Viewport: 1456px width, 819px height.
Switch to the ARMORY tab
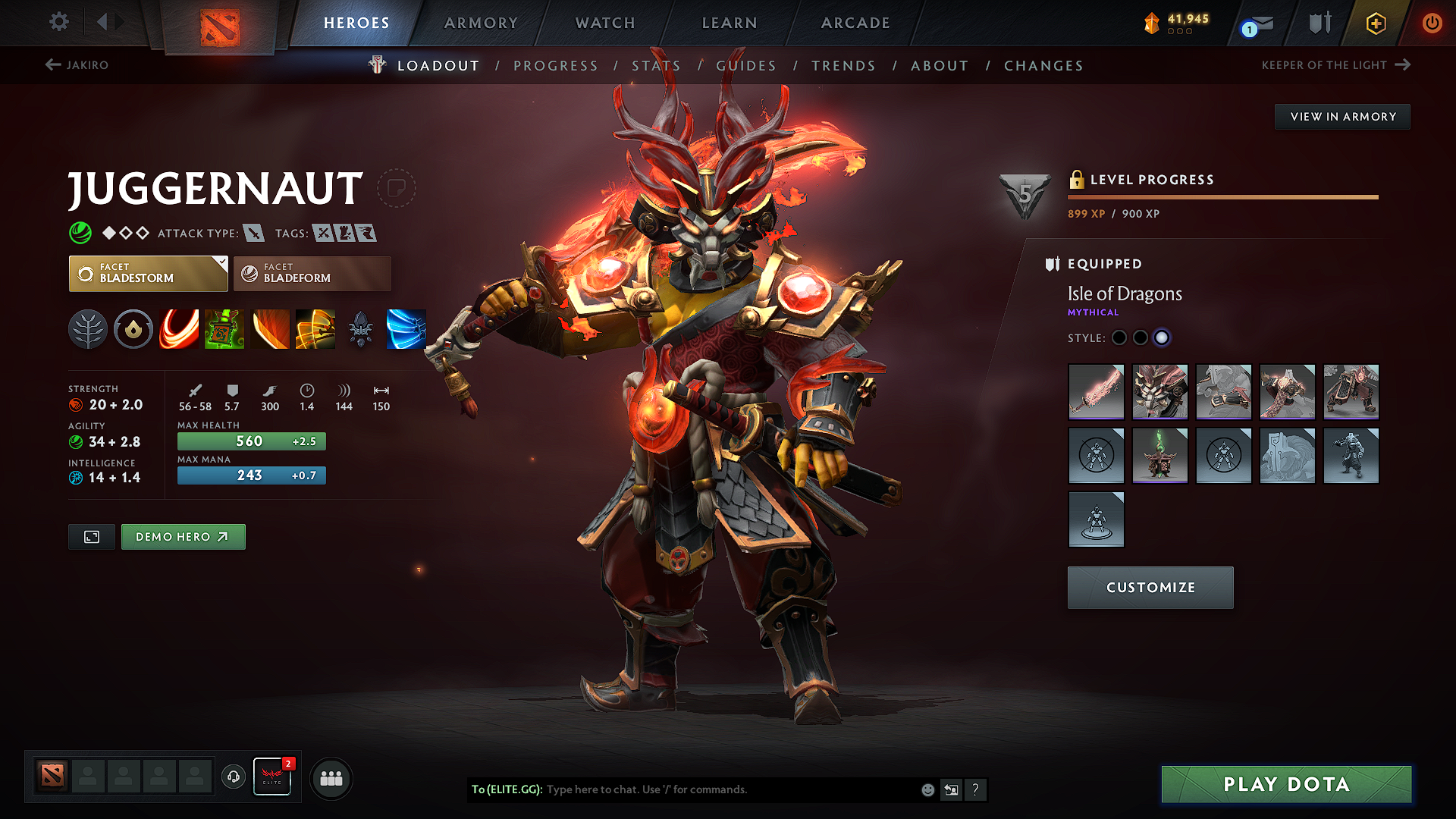(x=480, y=23)
